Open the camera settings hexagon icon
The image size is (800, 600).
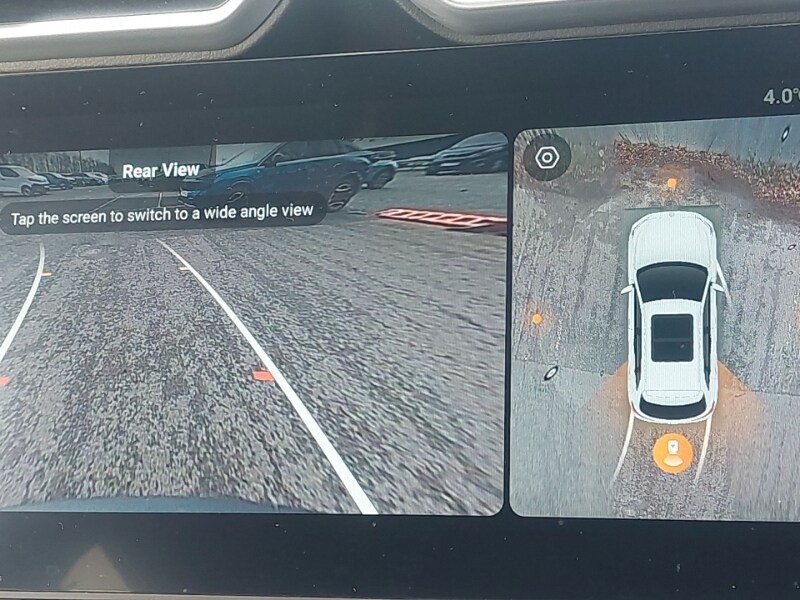[547, 158]
